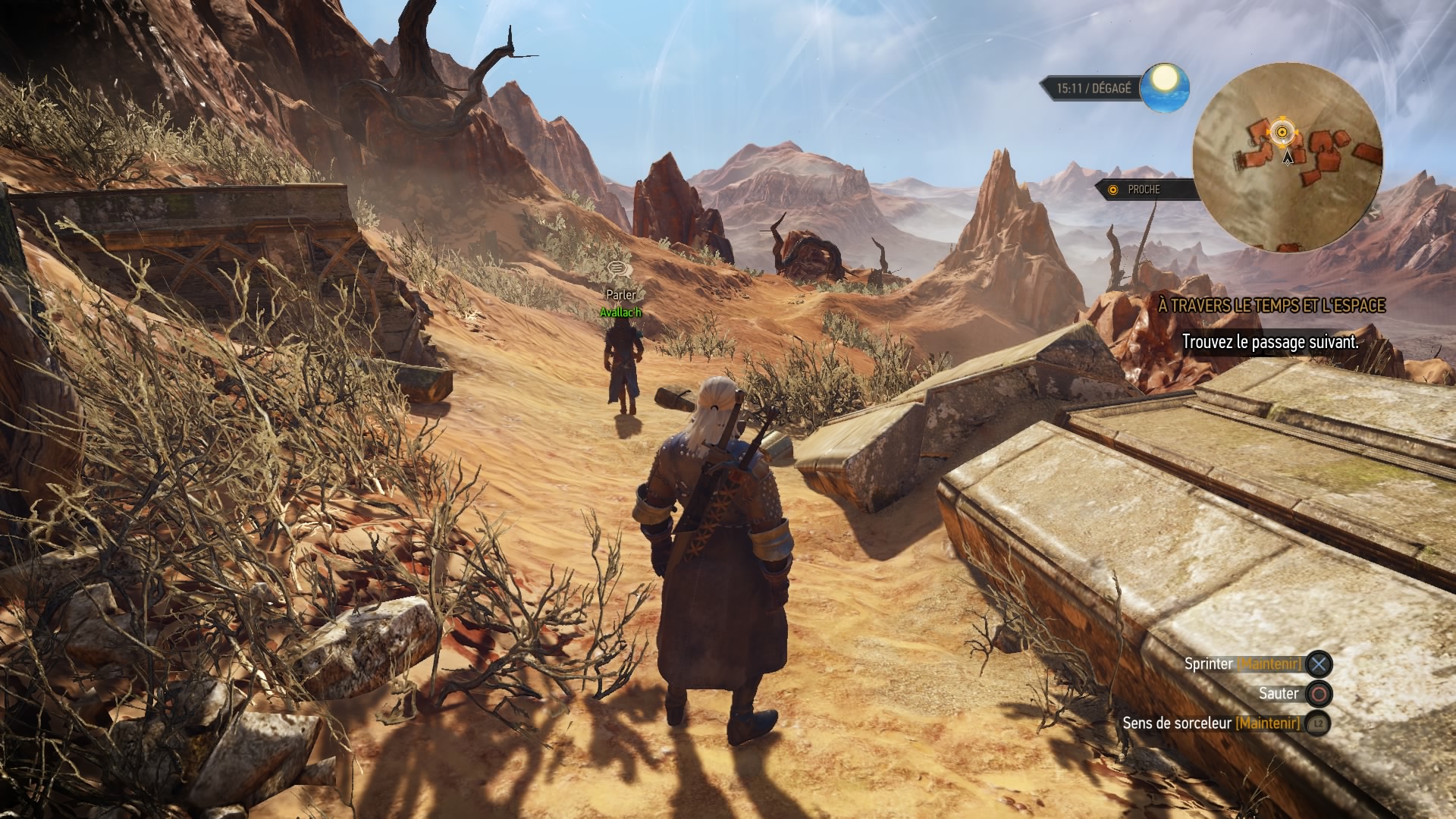Viewport: 1456px width, 819px height.
Task: Select the Parler interaction on Avallac'h
Action: (x=620, y=293)
